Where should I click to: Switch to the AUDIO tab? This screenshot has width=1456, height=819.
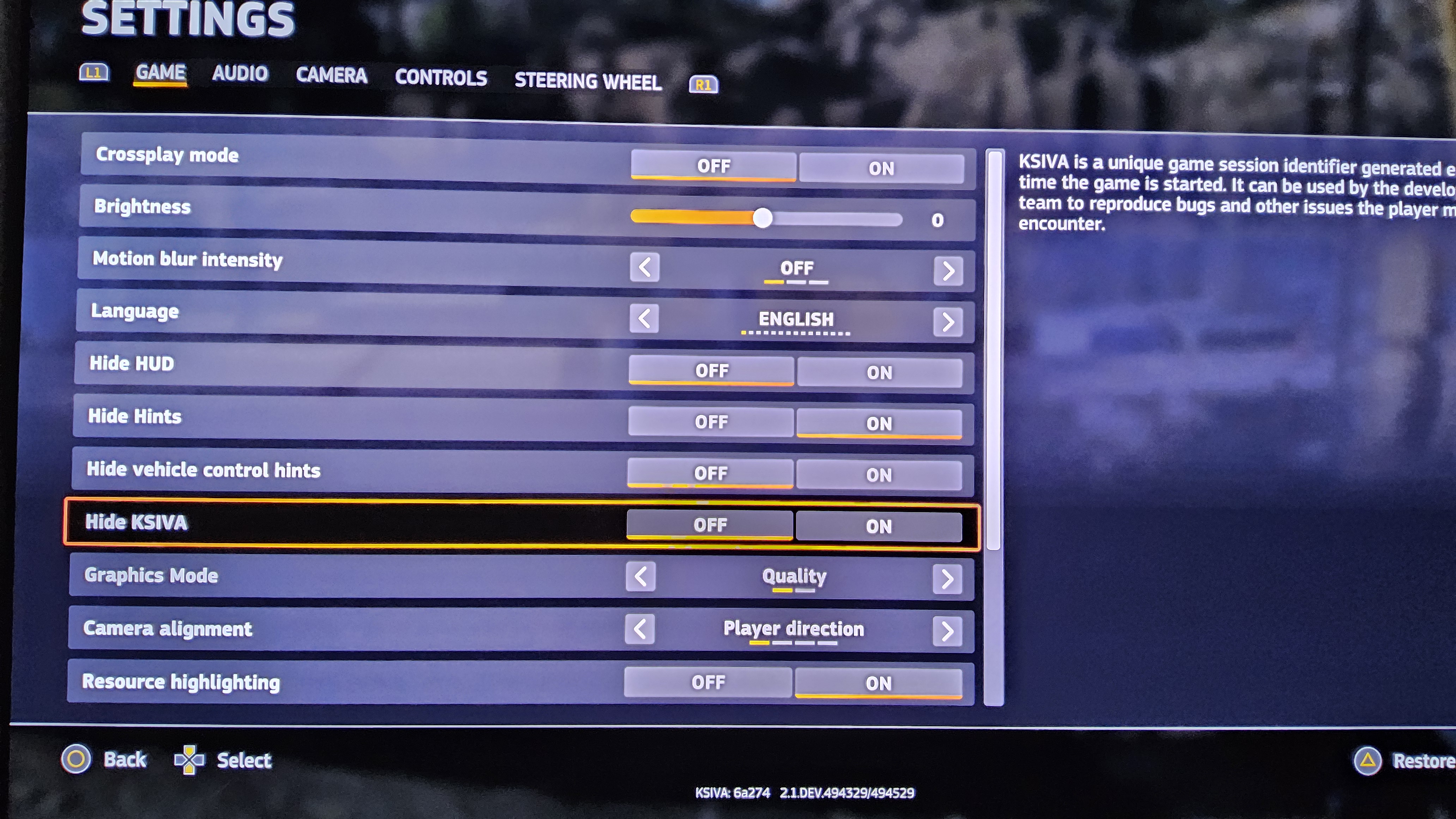(x=239, y=74)
